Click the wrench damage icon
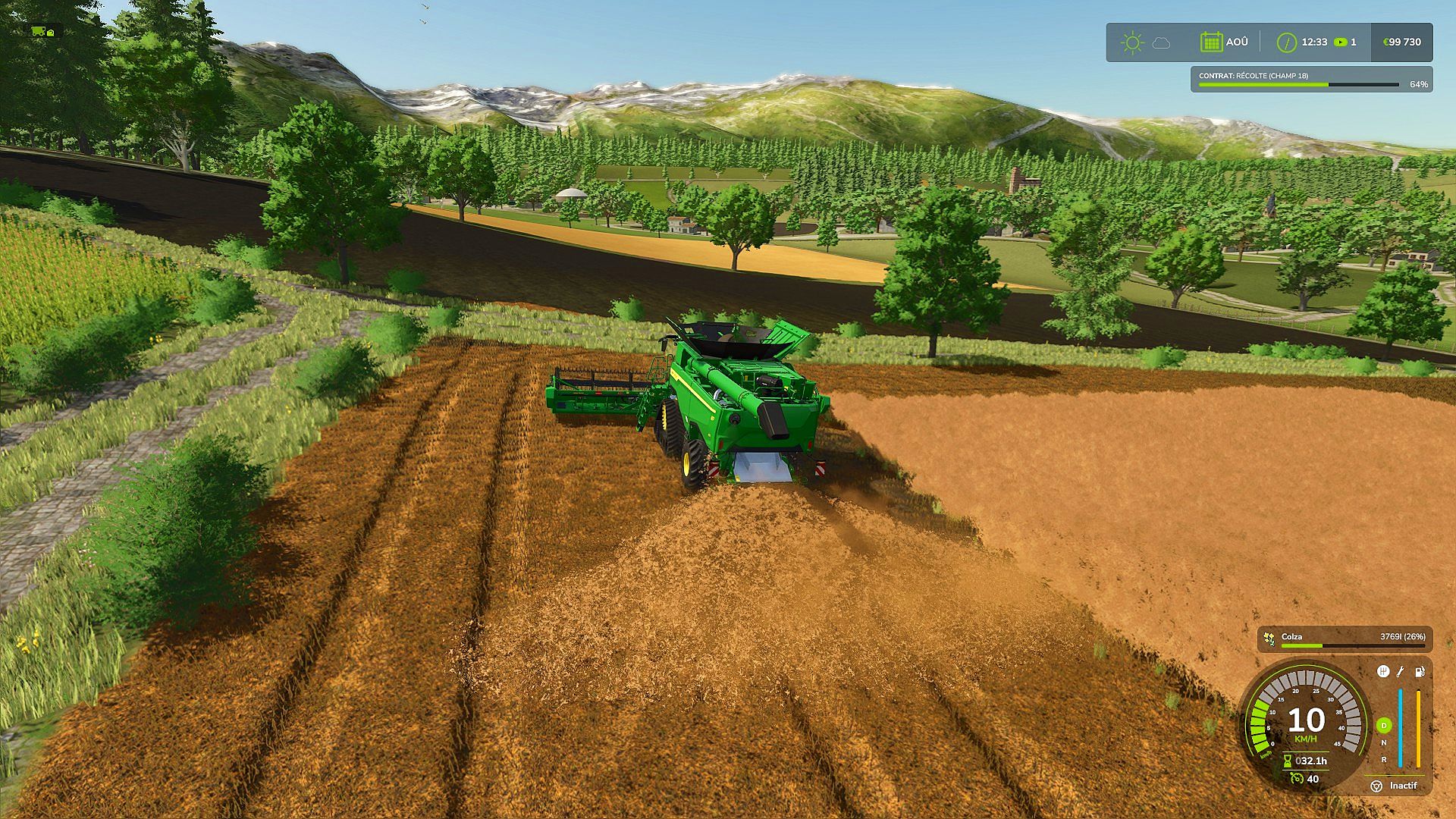 tap(1401, 671)
